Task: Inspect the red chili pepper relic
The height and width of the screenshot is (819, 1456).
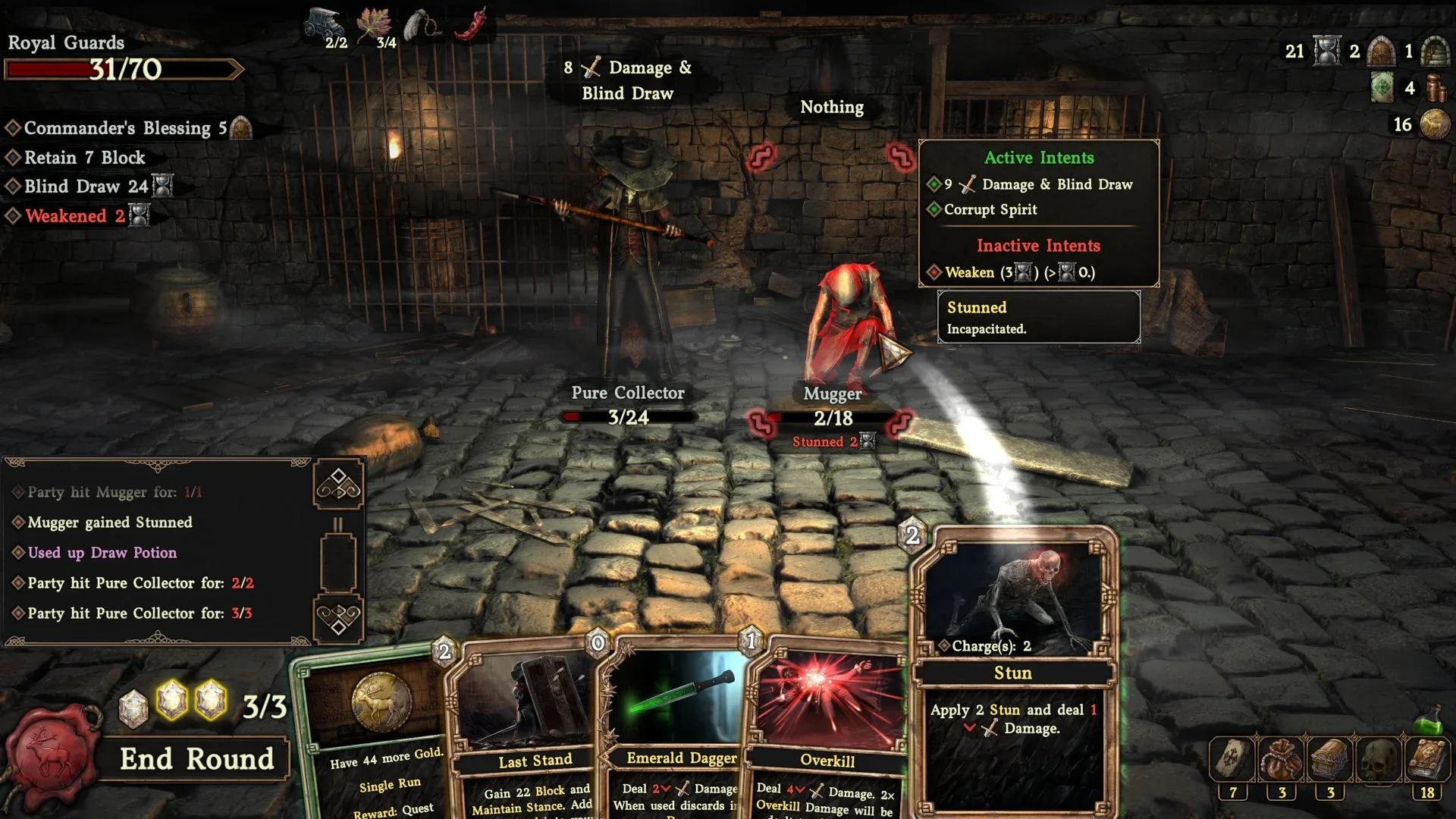Action: (x=472, y=24)
